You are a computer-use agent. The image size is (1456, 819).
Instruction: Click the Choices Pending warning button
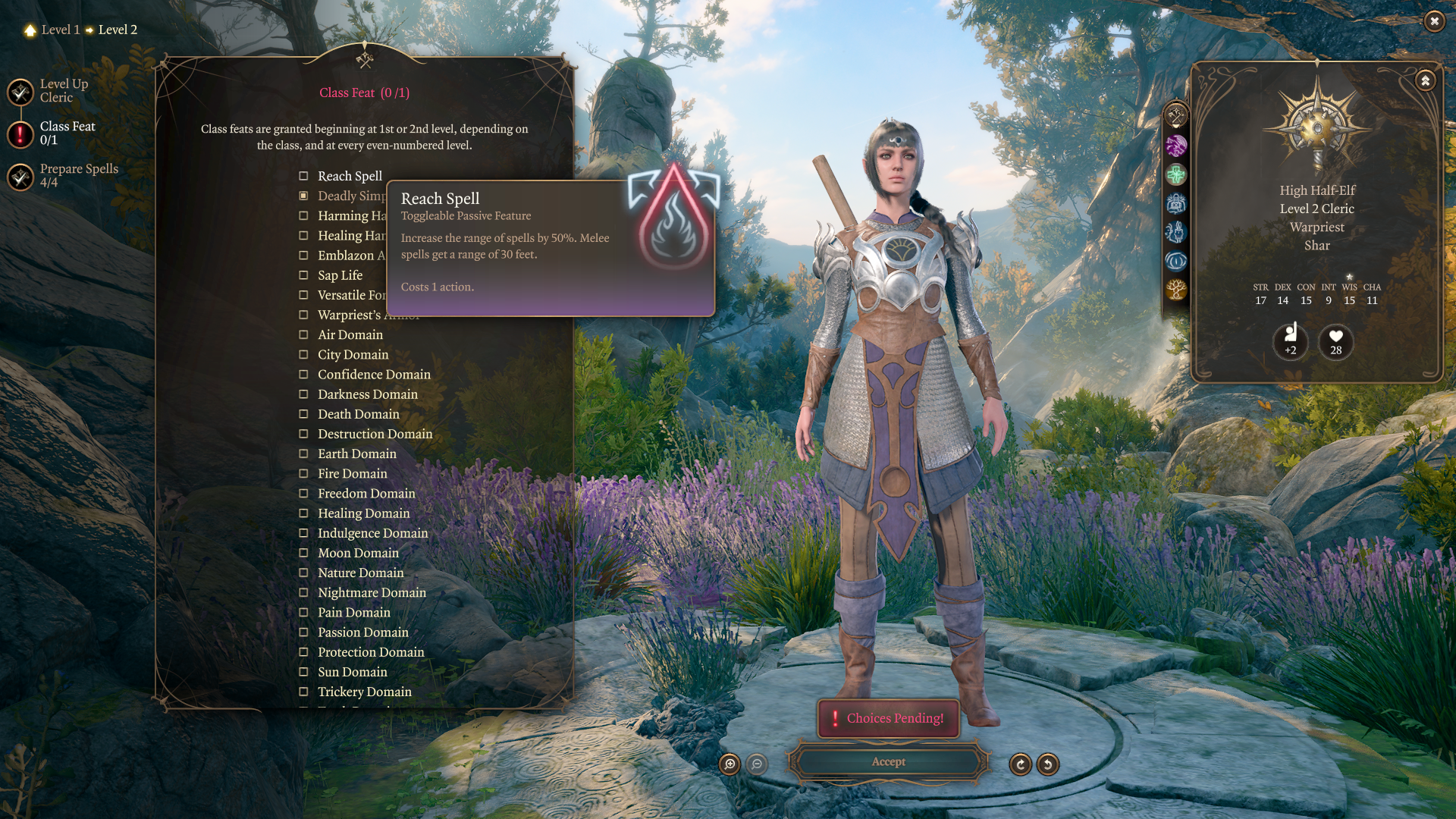point(888,718)
